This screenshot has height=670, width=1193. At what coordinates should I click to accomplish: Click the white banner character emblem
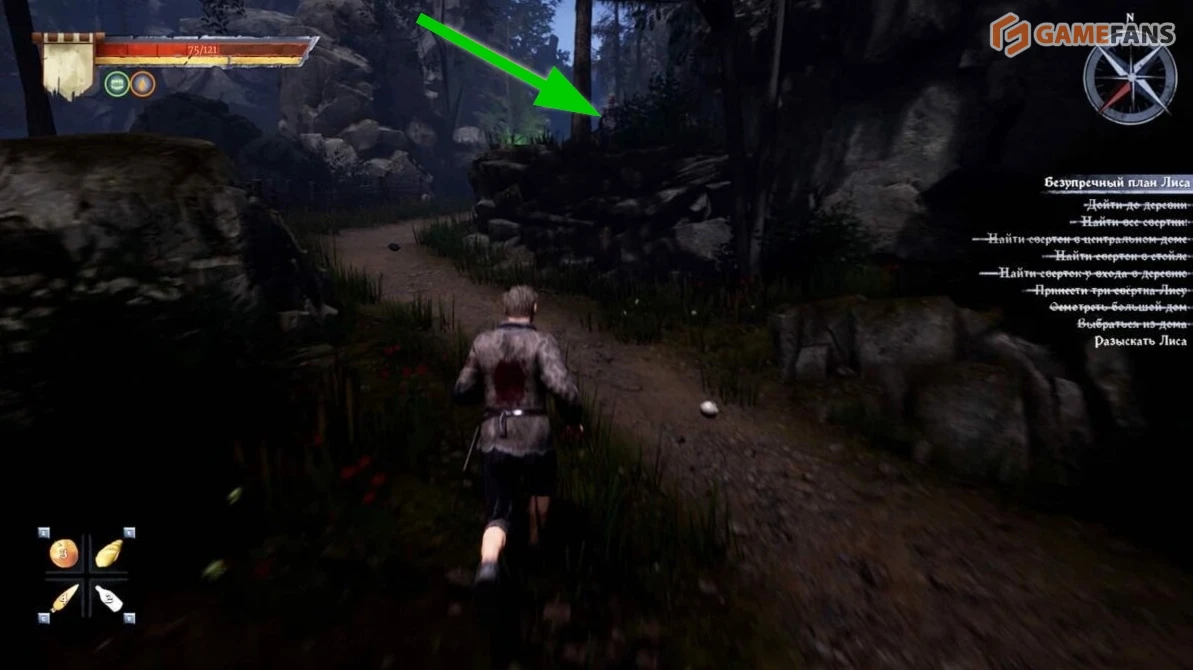tap(68, 67)
